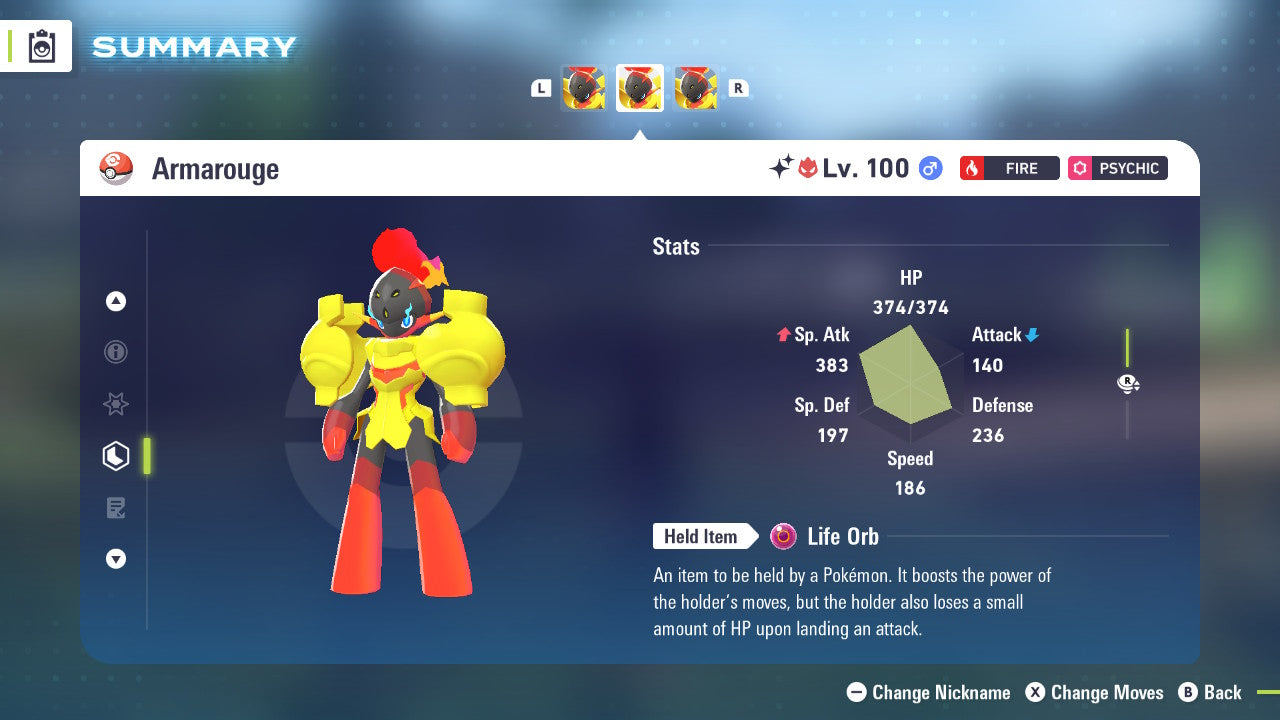
Task: Click the Life Orb held item icon
Action: click(x=784, y=537)
